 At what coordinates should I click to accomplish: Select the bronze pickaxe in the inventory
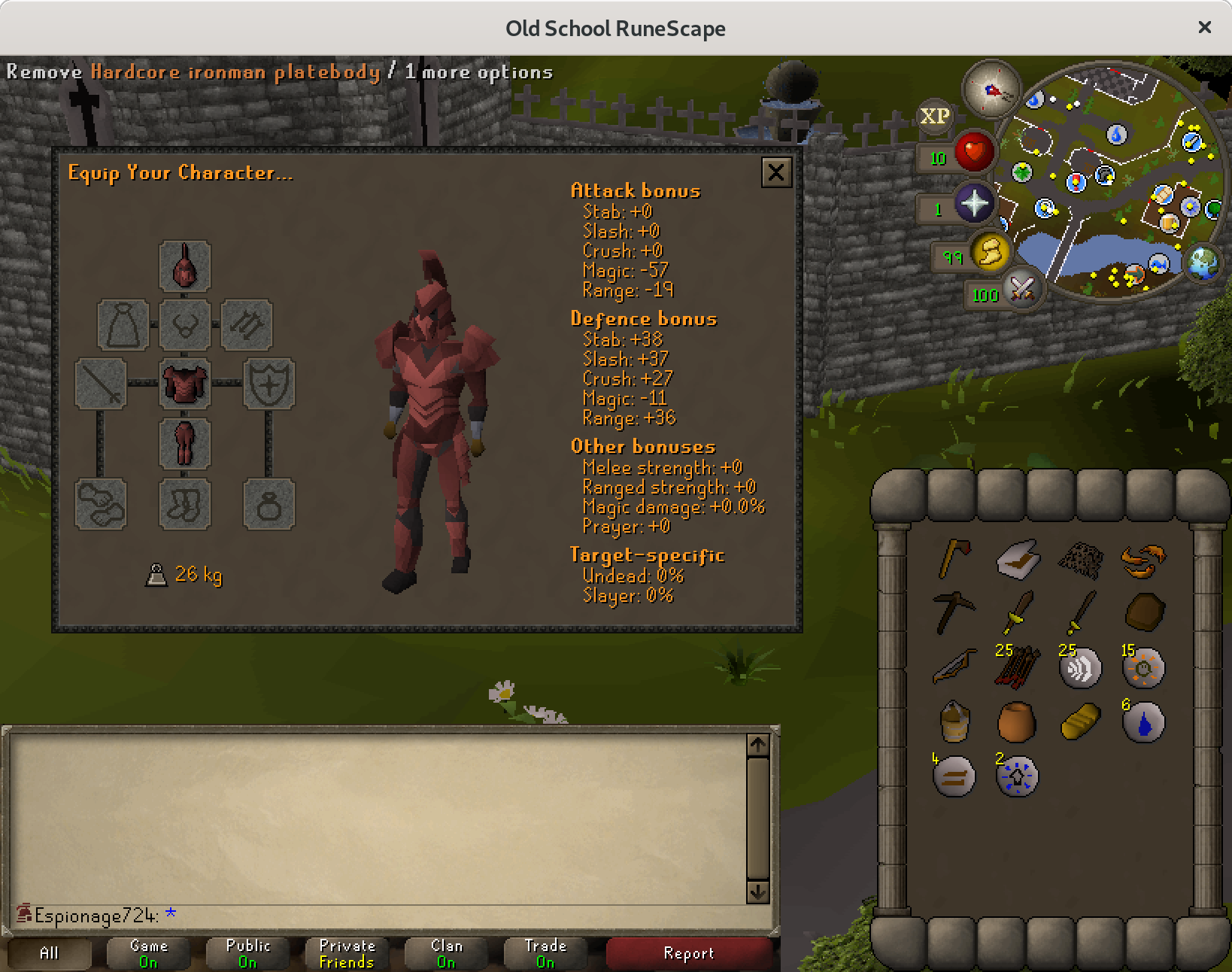click(x=954, y=612)
